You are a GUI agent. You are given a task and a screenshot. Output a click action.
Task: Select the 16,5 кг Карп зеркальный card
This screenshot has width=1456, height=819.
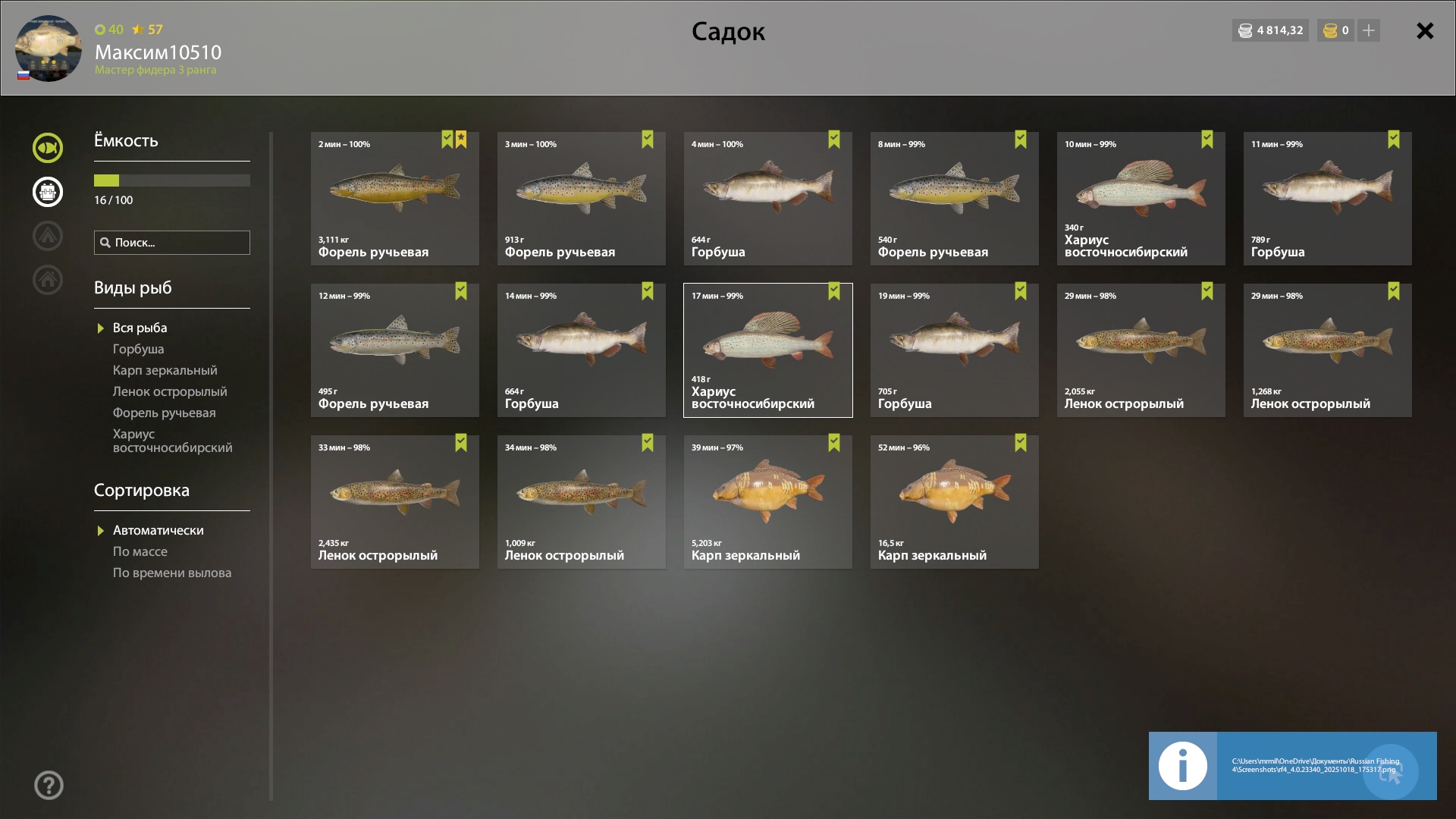click(954, 502)
